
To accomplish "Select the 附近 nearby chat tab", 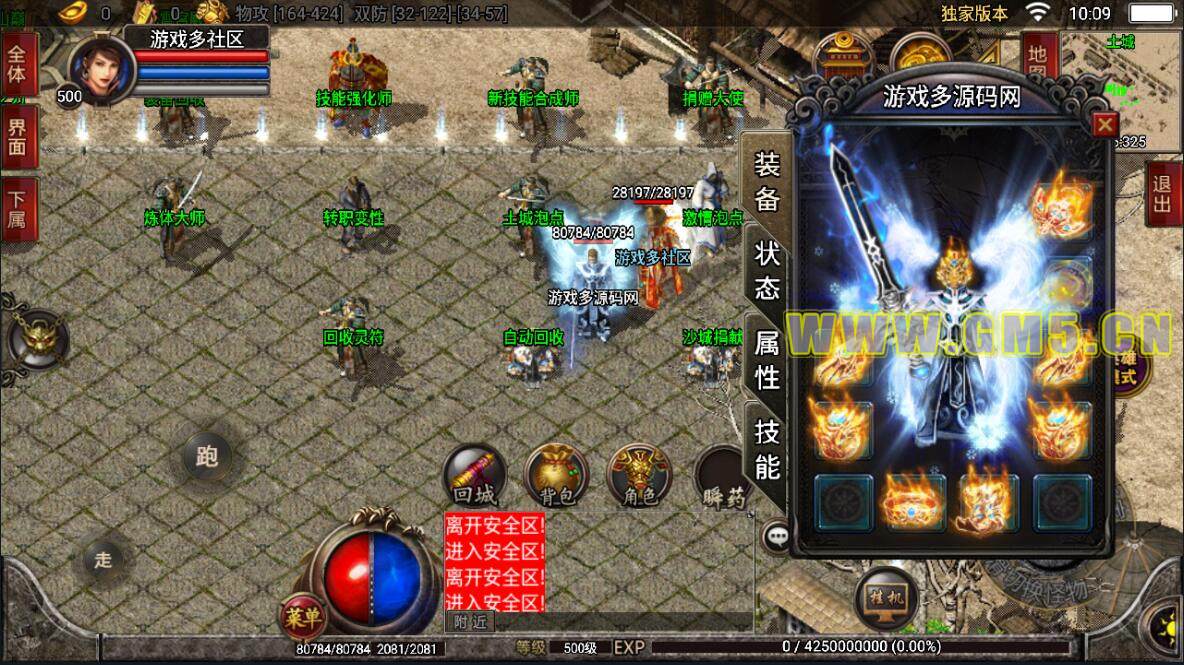I will point(469,622).
